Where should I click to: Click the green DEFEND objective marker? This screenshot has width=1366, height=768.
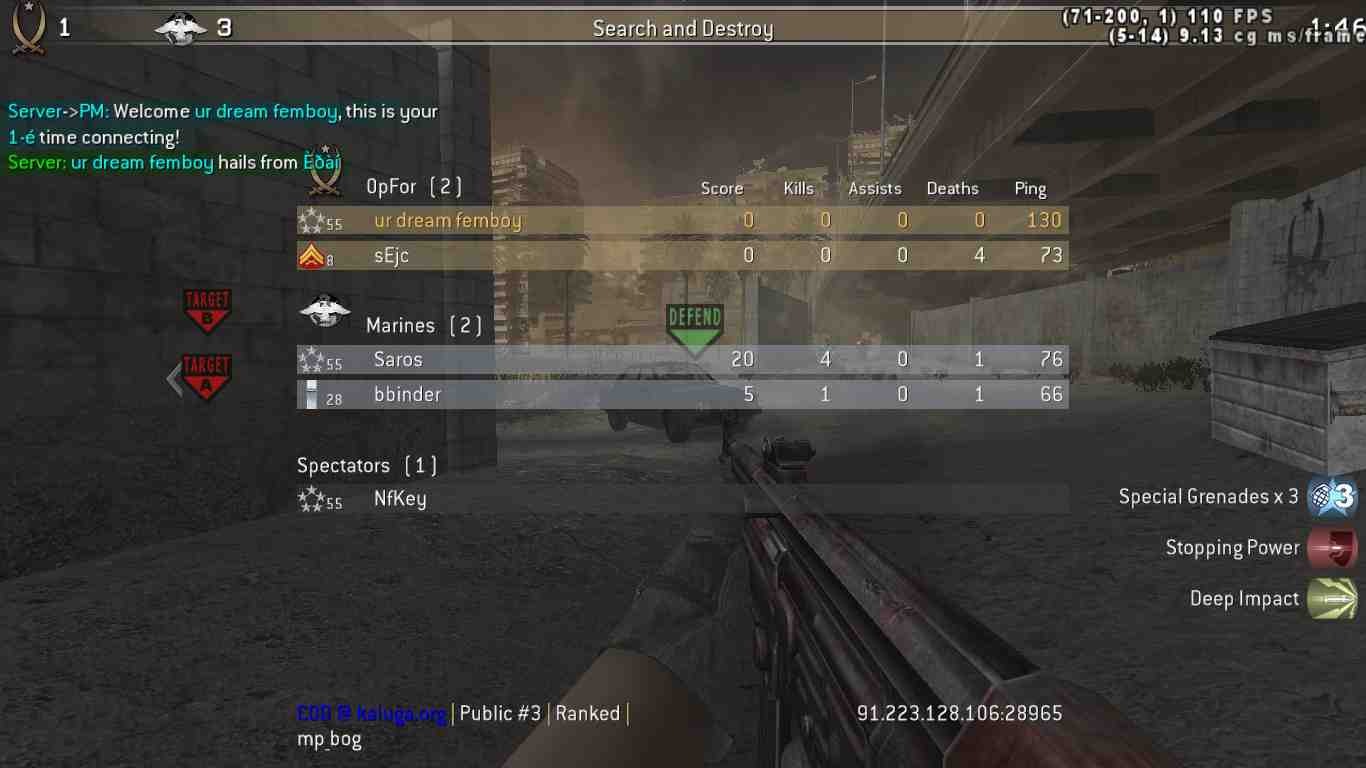point(694,322)
